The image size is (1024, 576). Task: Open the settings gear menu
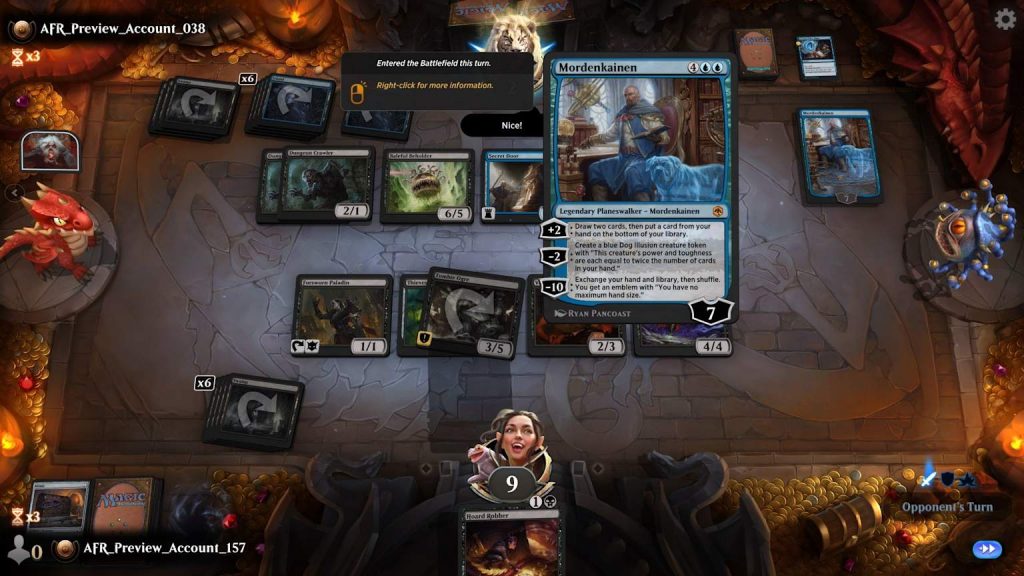[x=1005, y=19]
